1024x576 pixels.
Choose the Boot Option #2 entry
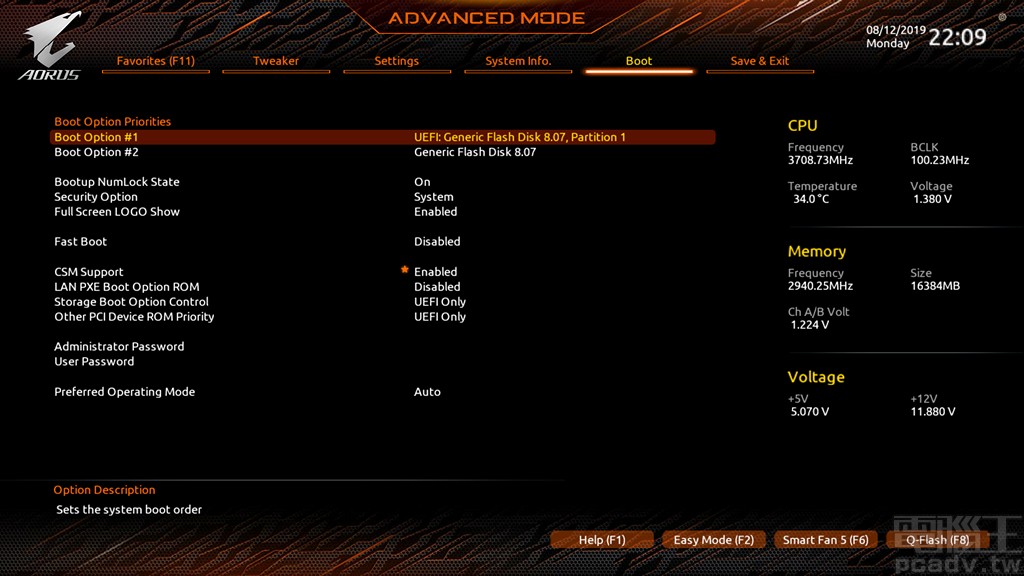coord(96,152)
